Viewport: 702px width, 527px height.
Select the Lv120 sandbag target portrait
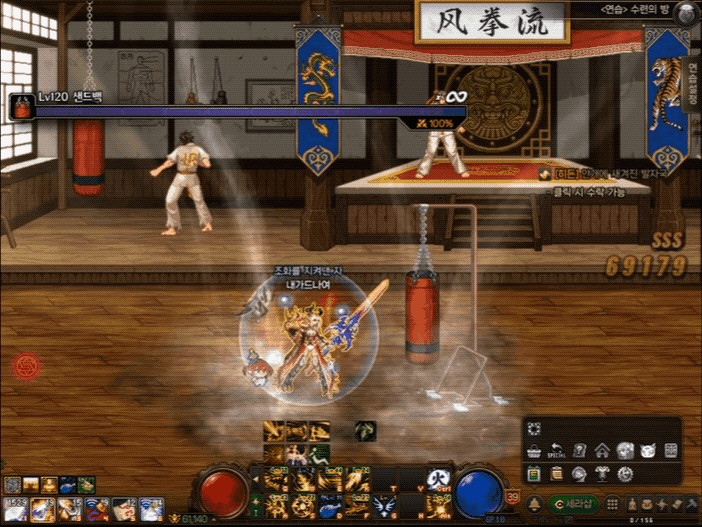click(22, 106)
